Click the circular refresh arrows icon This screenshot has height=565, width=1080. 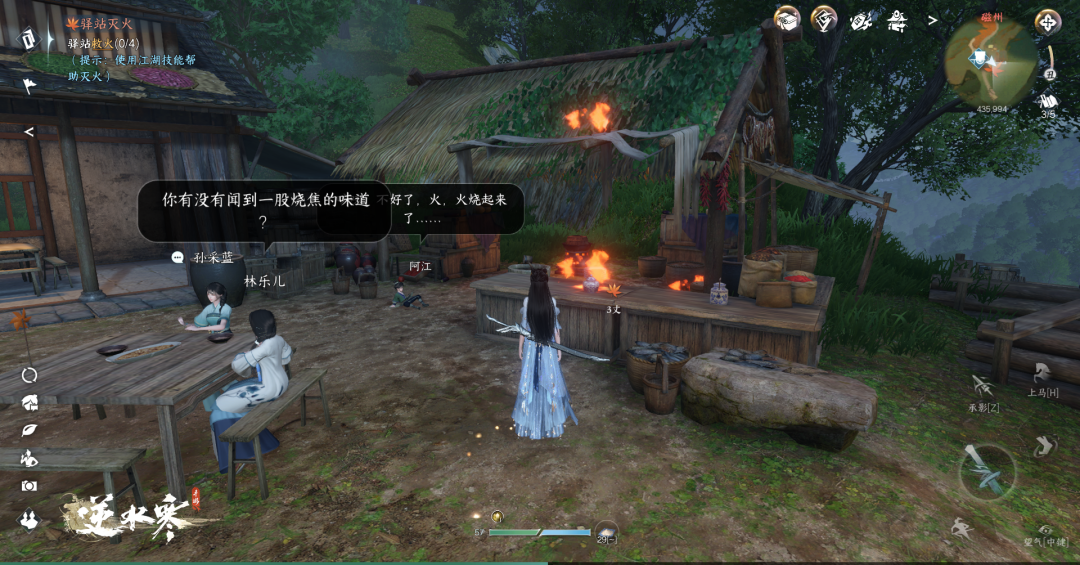tap(29, 375)
